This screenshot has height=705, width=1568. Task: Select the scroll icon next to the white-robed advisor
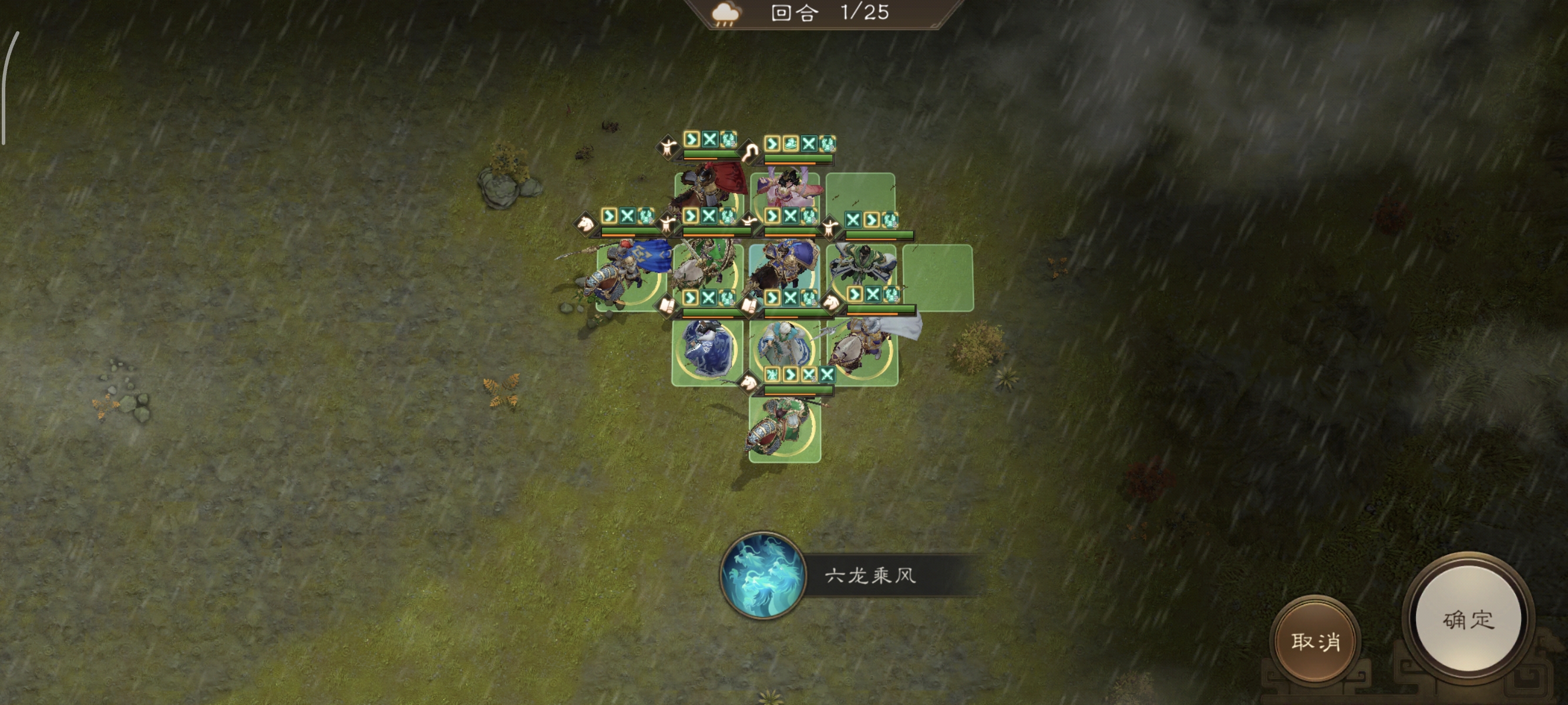(751, 307)
